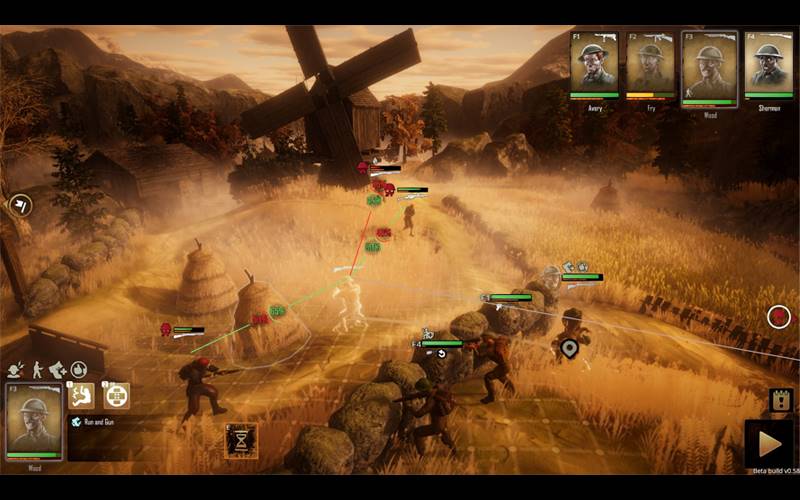Screen dimensions: 800x500
Task: Click the hourglass wait action
Action: pos(241,440)
